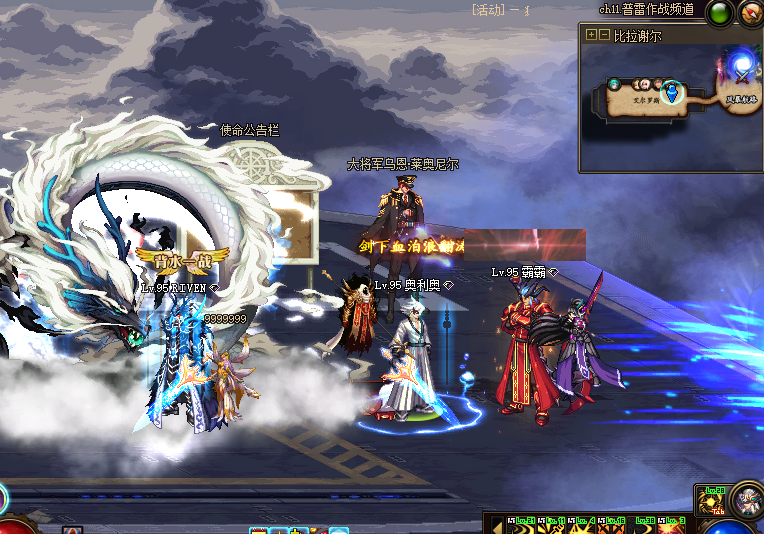Click the blue player position marker on the minimap
The width and height of the screenshot is (764, 534).
(x=673, y=93)
